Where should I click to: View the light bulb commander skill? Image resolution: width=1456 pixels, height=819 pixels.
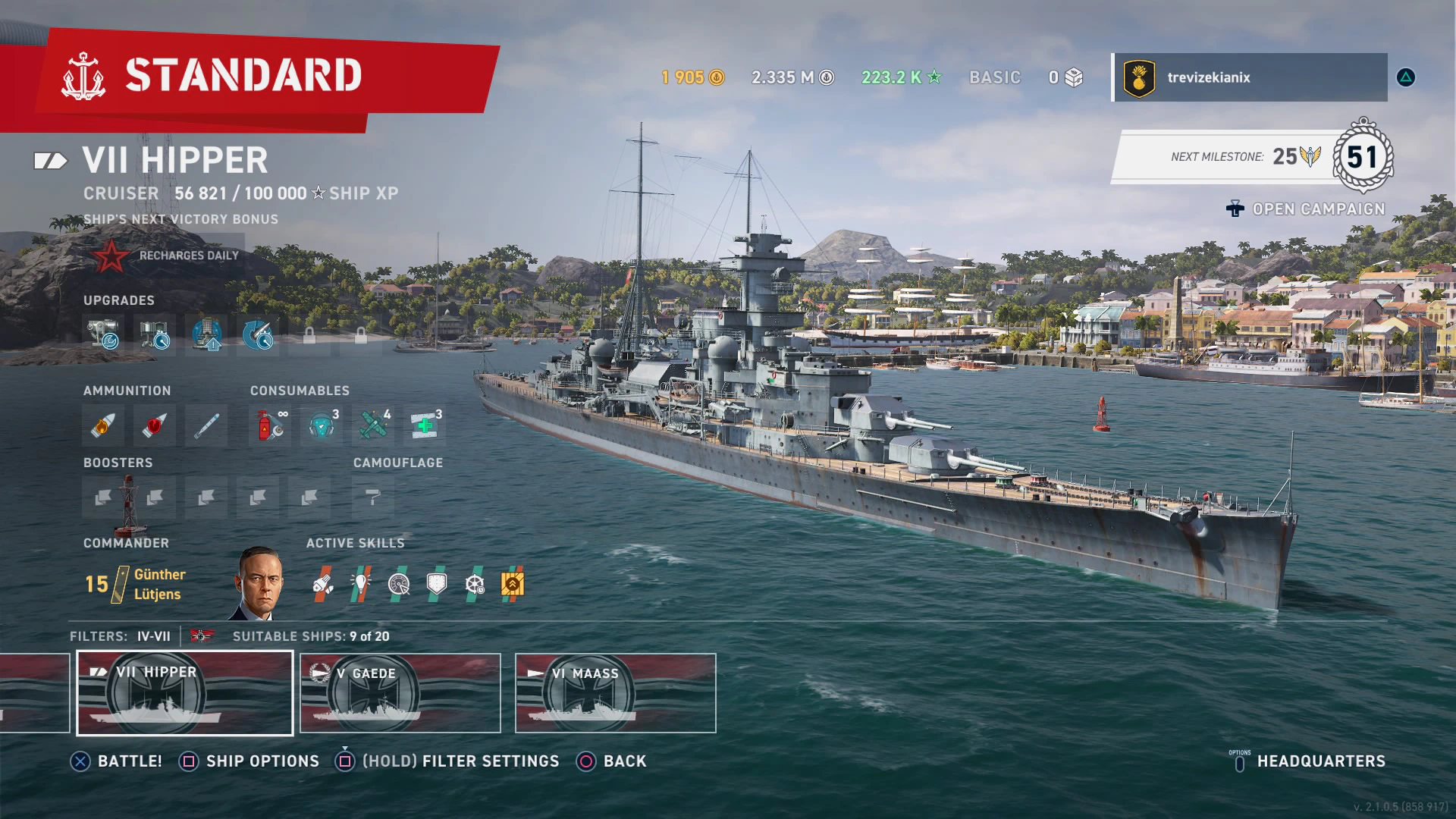click(360, 584)
